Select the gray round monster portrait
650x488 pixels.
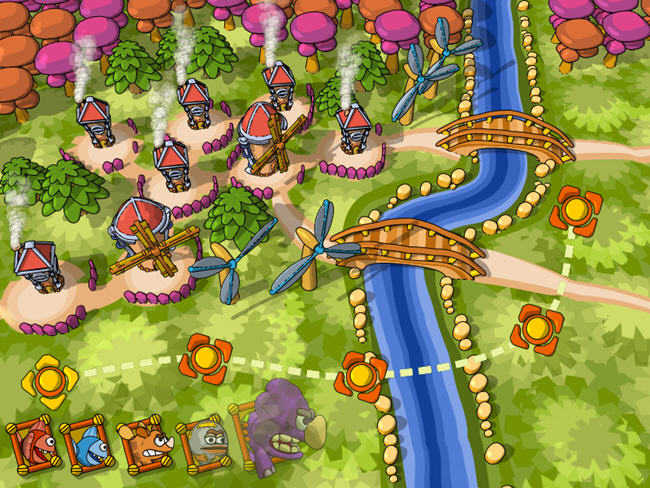[203, 441]
